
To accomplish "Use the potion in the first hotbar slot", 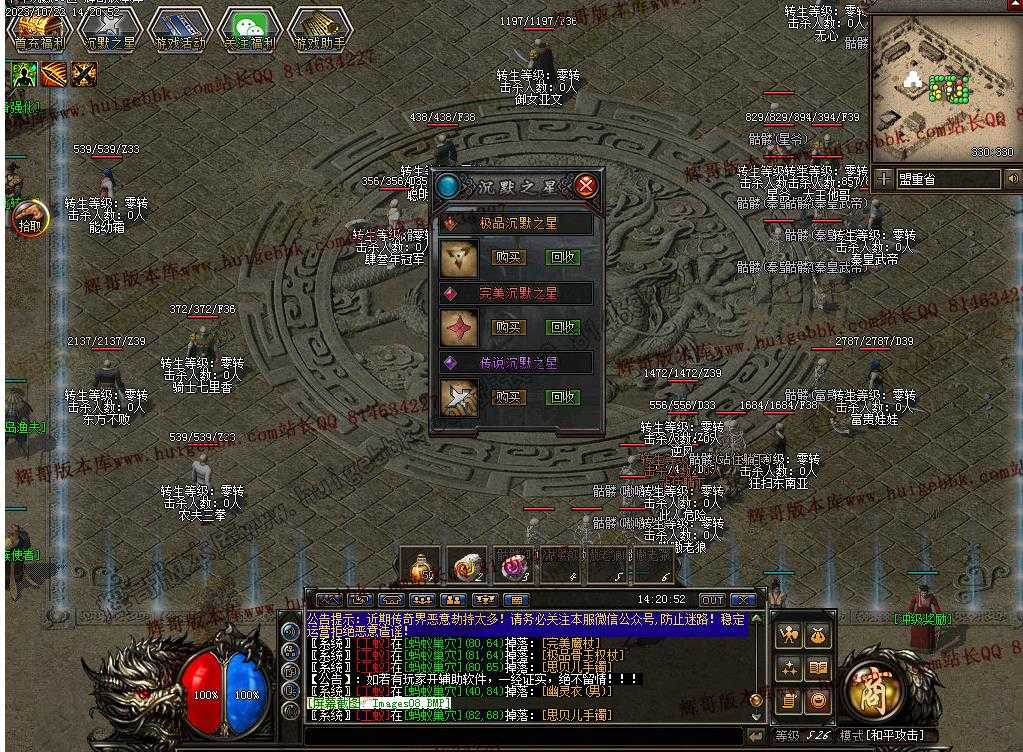I will pyautogui.click(x=419, y=566).
